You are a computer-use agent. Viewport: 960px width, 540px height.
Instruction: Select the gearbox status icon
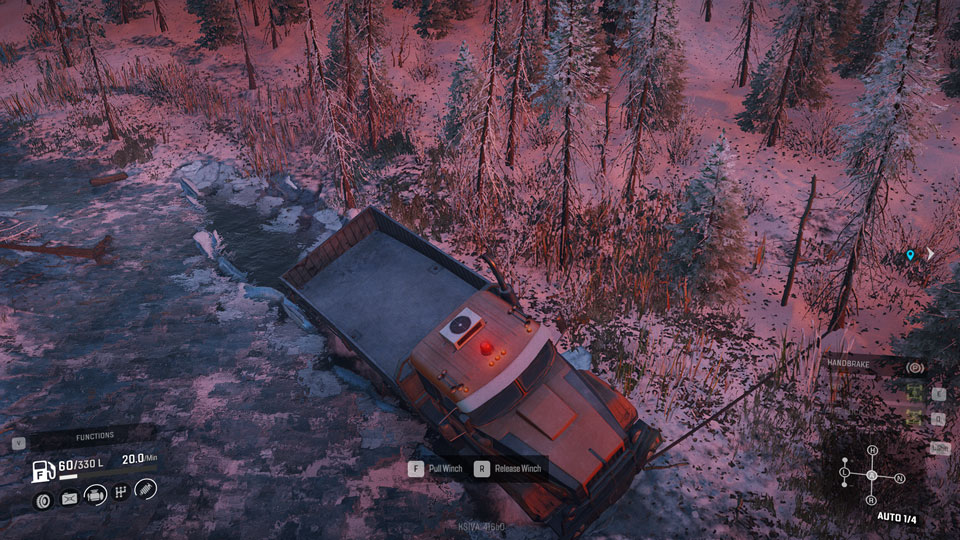point(121,494)
